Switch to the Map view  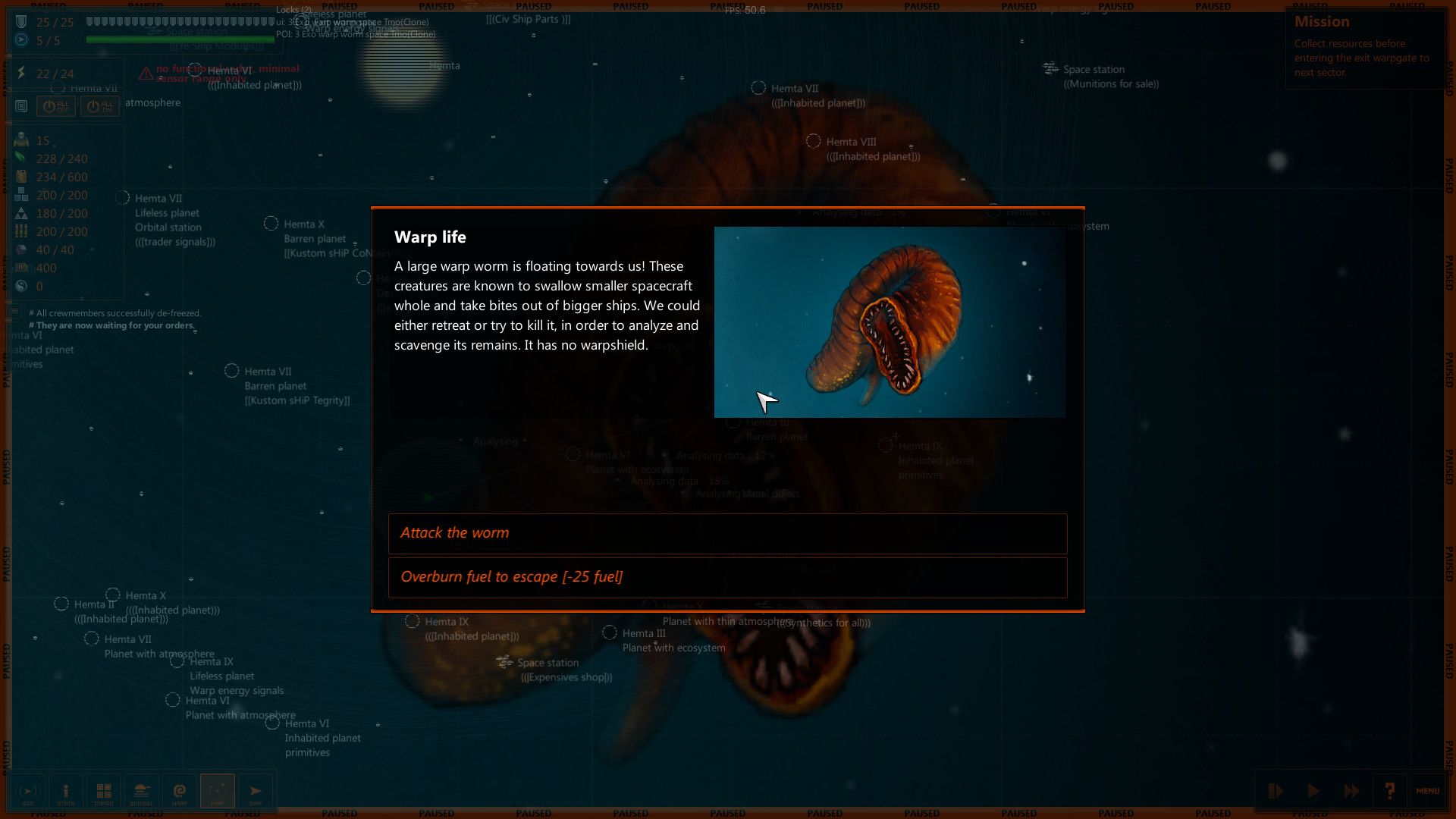[x=218, y=792]
